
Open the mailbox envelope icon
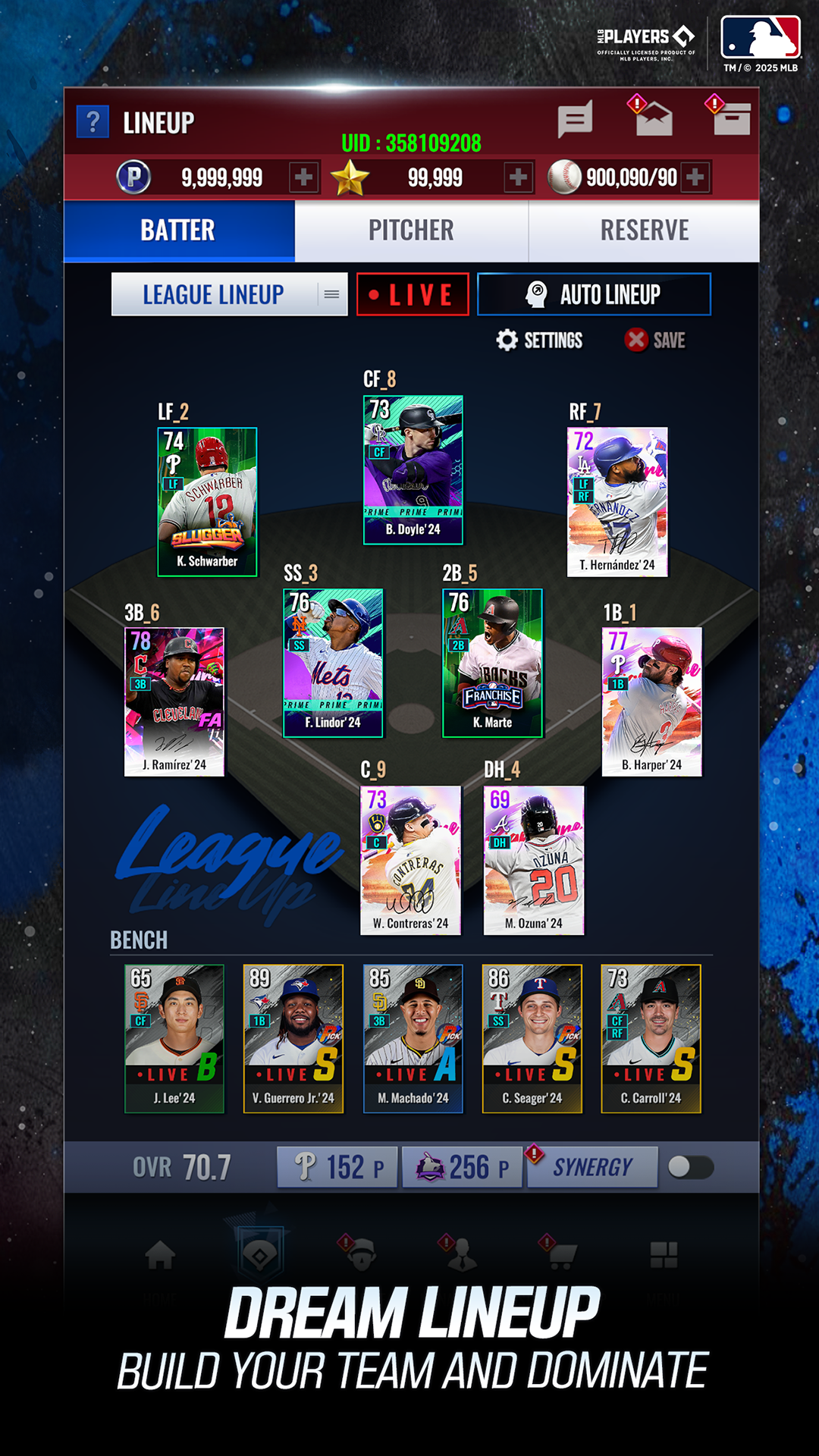point(654,119)
